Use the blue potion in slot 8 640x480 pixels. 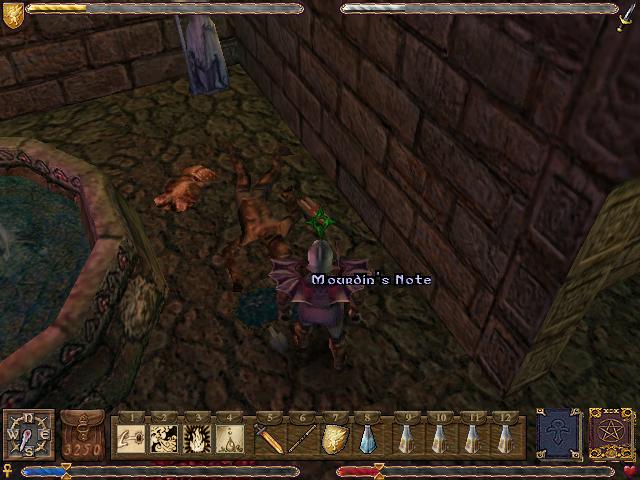369,438
